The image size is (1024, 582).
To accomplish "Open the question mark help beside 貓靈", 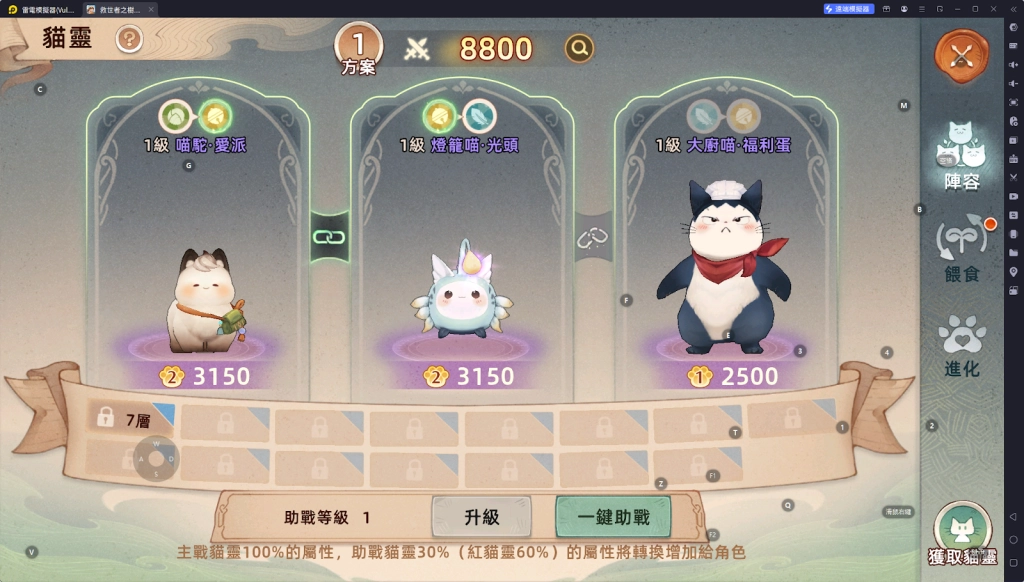I will [130, 39].
